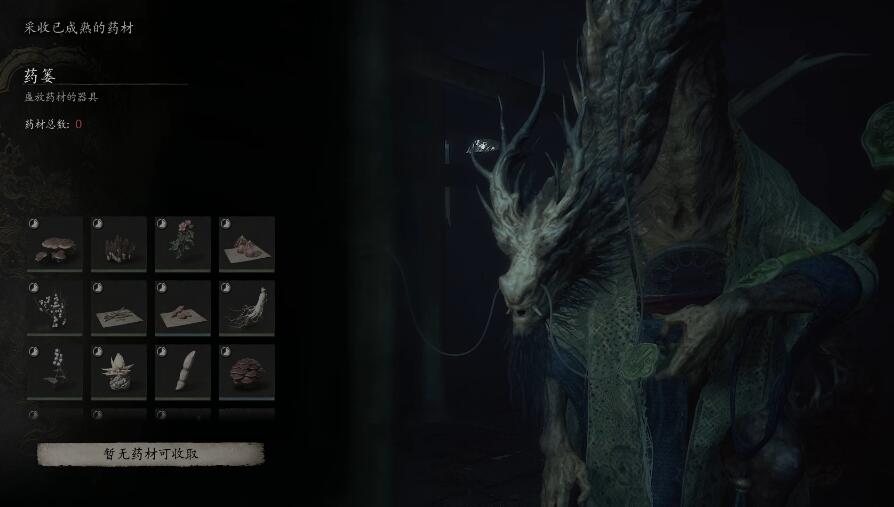Image resolution: width=894 pixels, height=507 pixels.
Task: Select the brown flat-cap mushroom cluster slot
Action: (55, 244)
